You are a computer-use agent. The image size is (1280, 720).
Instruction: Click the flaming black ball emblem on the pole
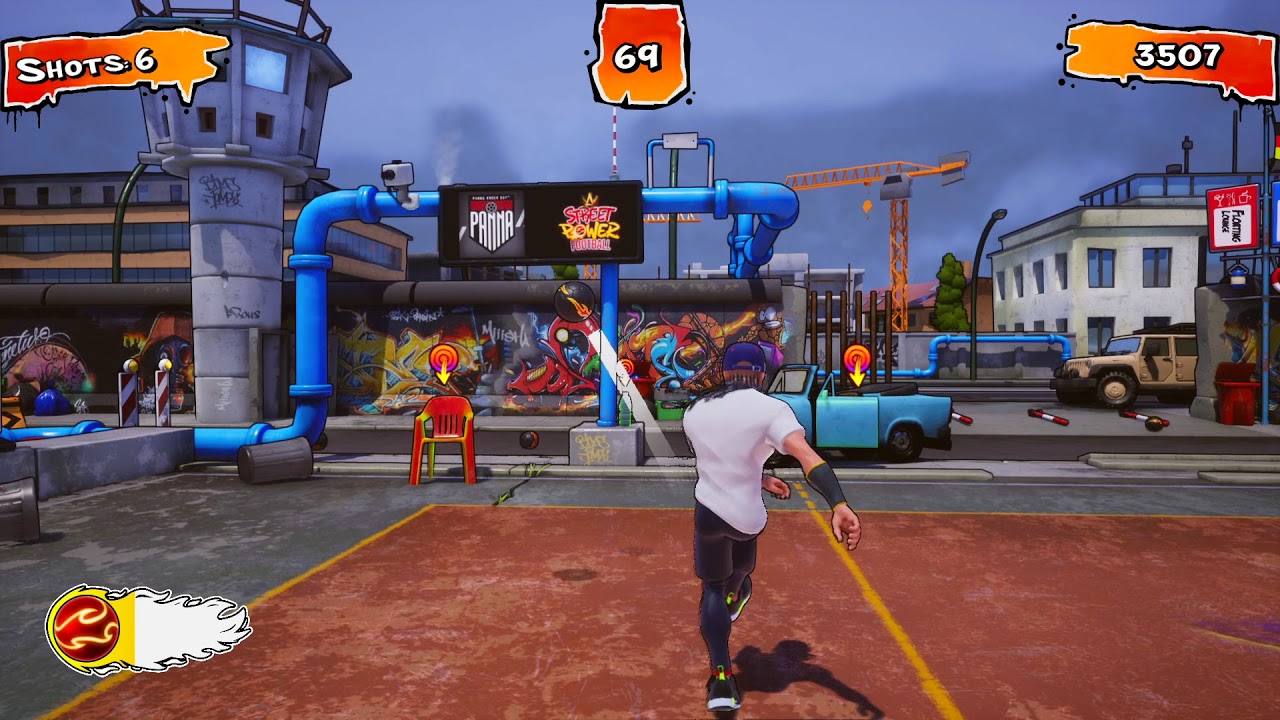tap(572, 303)
